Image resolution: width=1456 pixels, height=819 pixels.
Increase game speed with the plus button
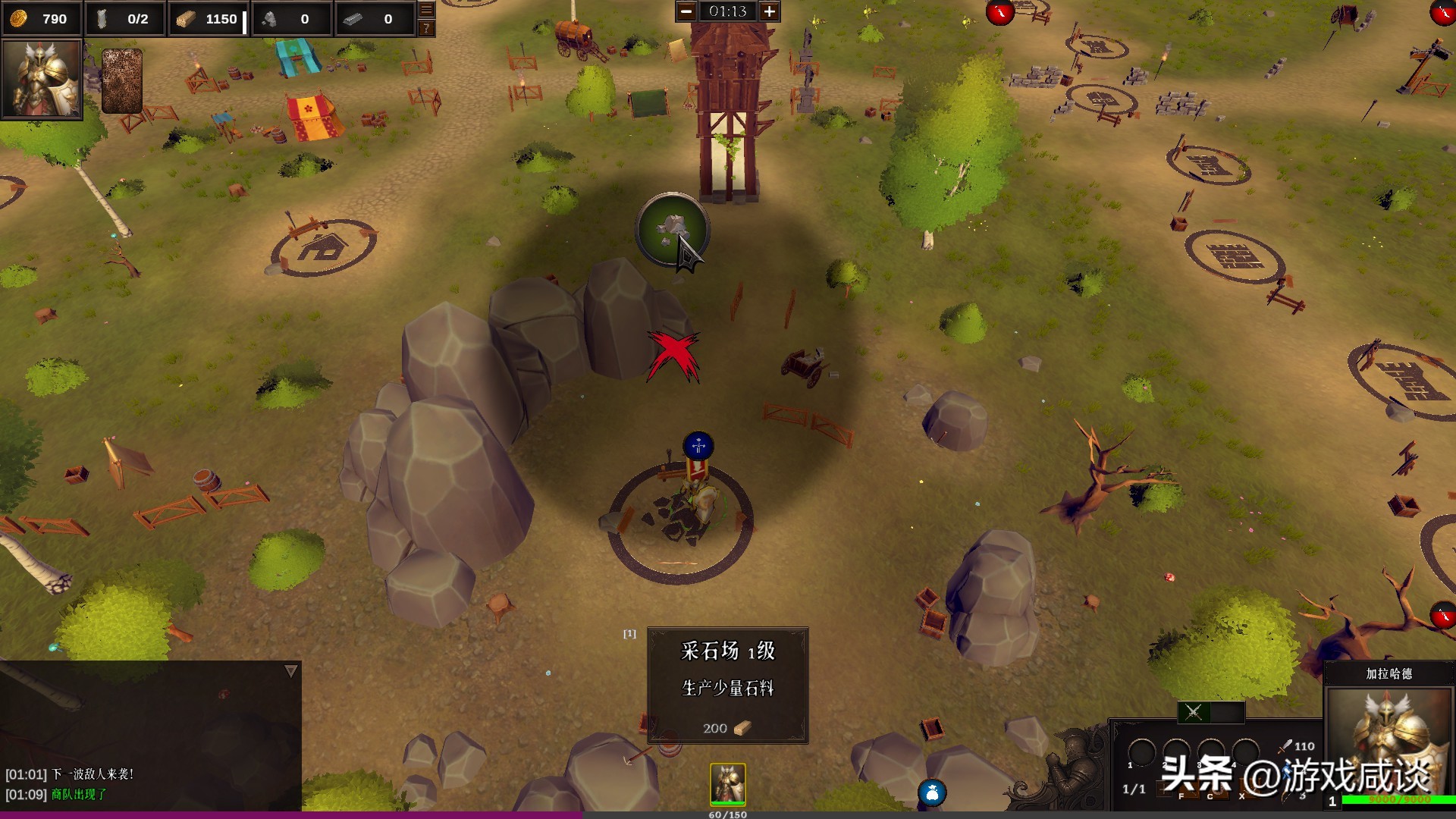point(769,11)
